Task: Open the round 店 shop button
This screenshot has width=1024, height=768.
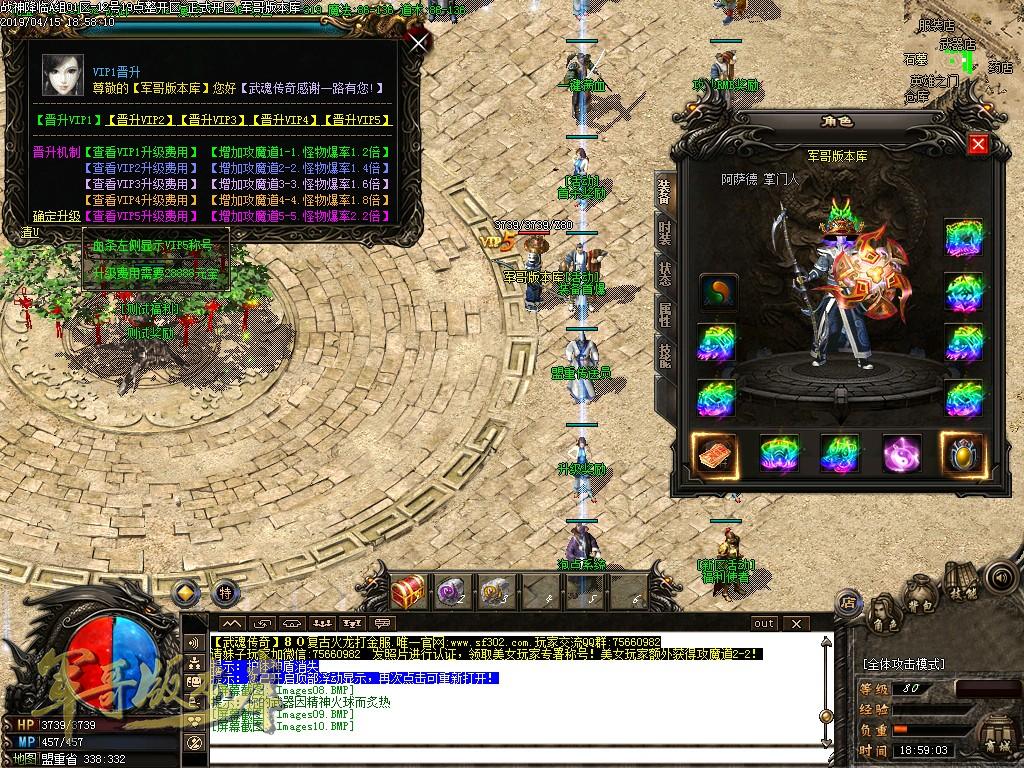Action: pos(848,603)
